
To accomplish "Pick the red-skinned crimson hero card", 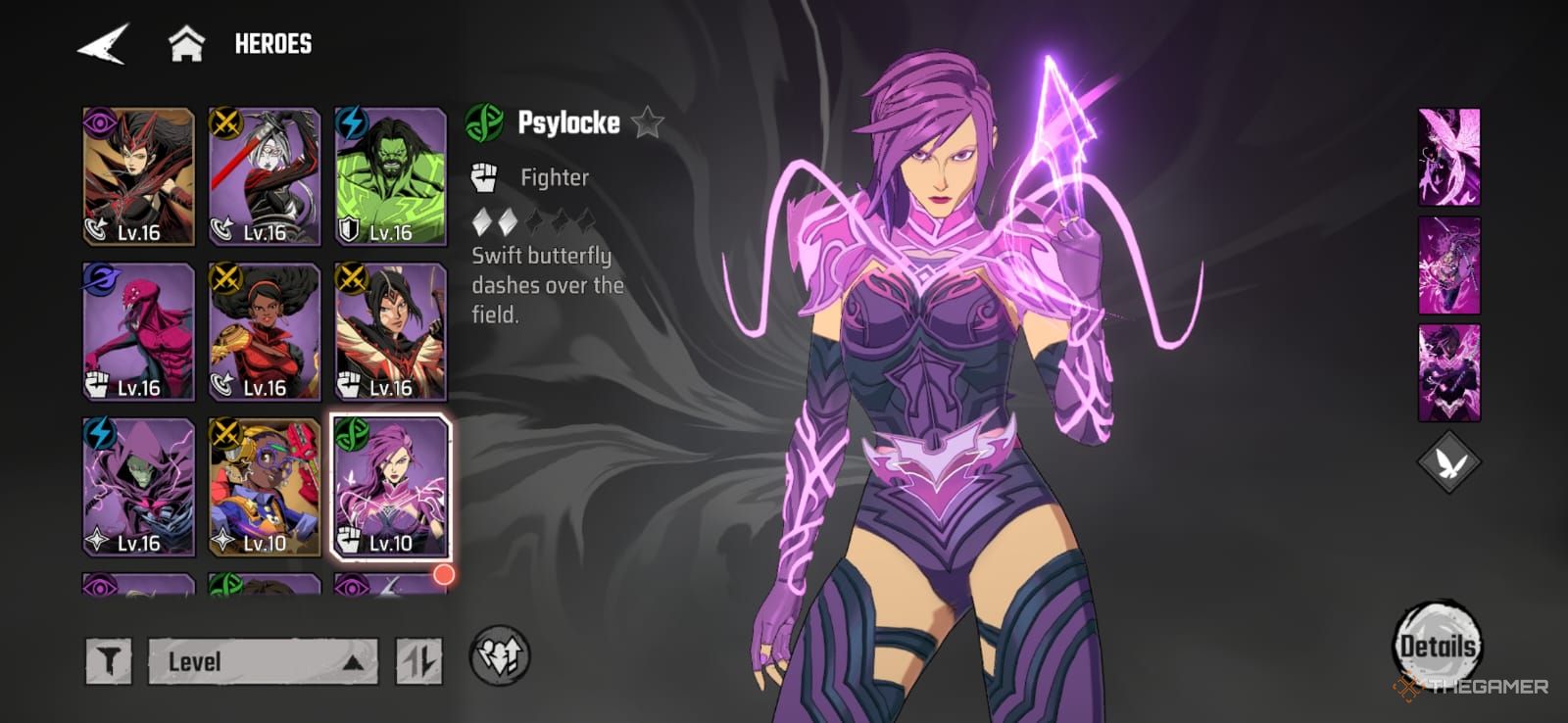I will [138, 332].
